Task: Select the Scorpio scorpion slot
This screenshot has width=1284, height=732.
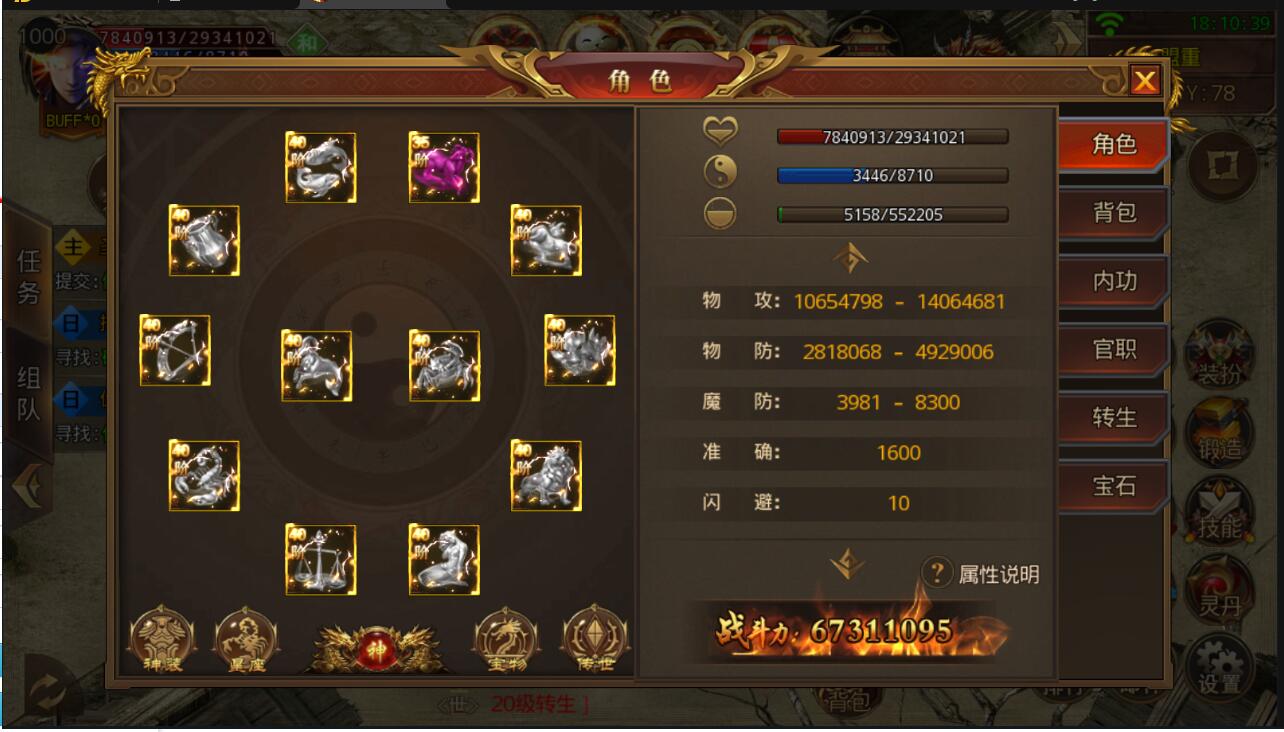Action: pos(204,475)
